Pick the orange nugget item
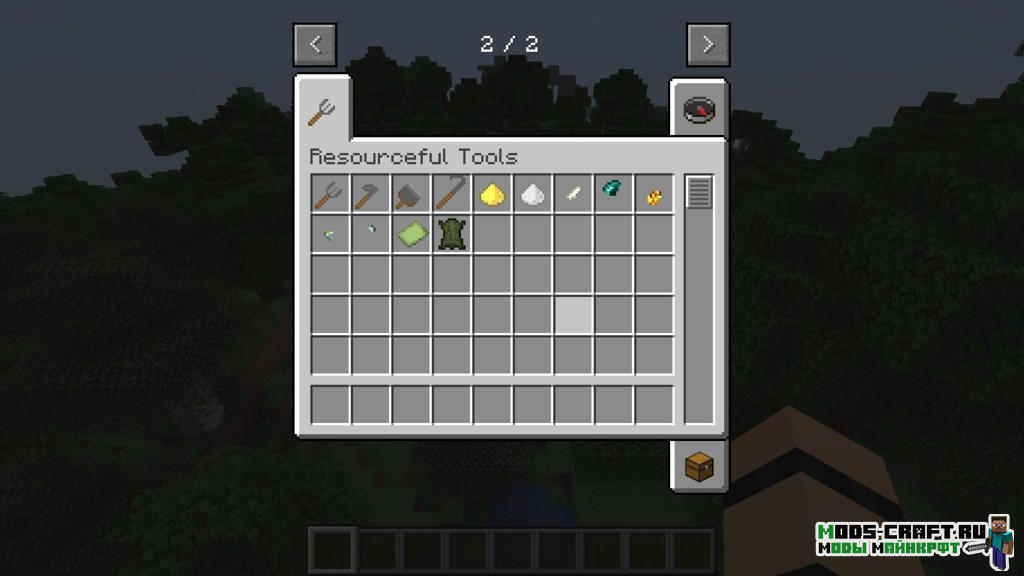 tap(654, 194)
